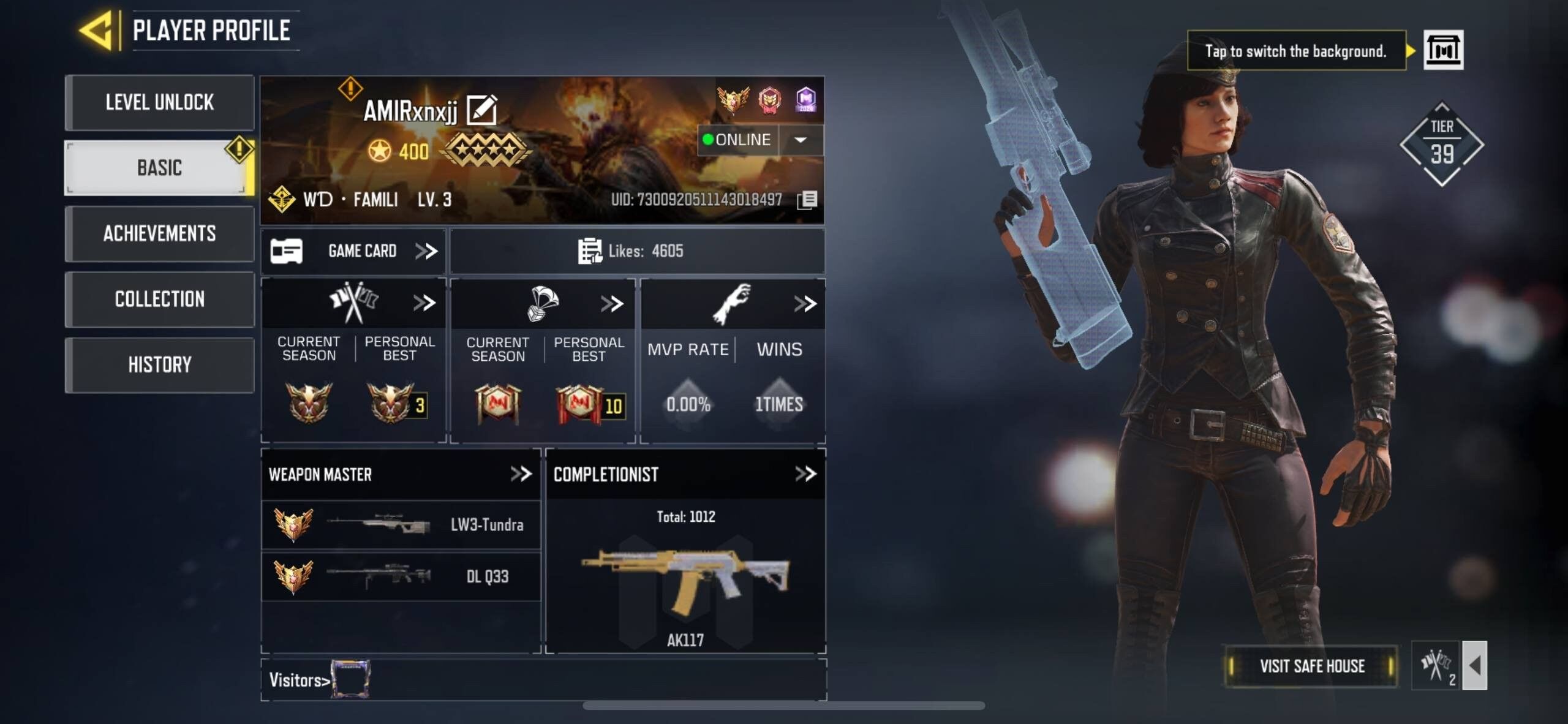This screenshot has height=724, width=1568.
Task: Visit Safe House
Action: (1311, 666)
